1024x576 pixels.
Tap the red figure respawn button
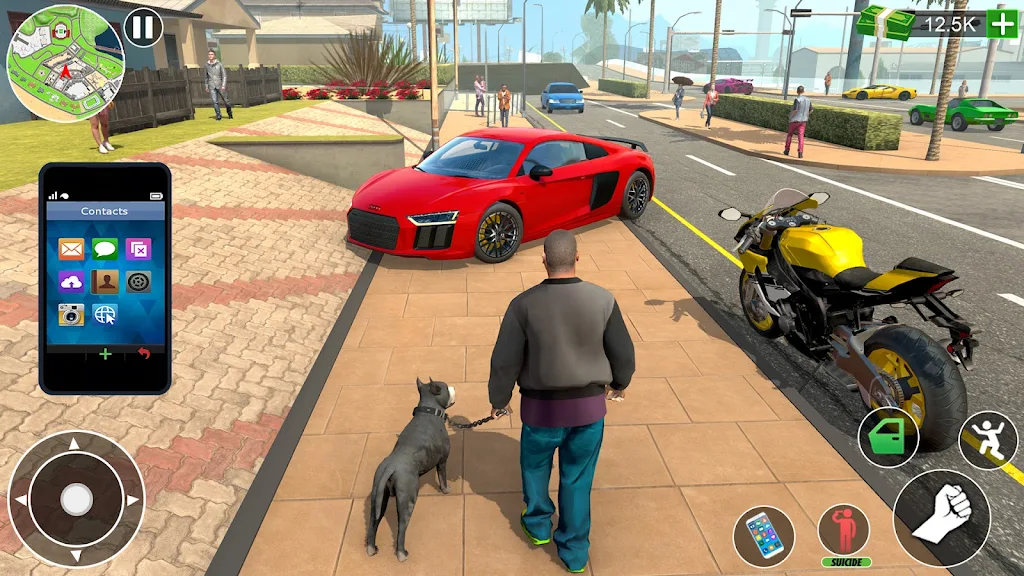click(x=844, y=532)
